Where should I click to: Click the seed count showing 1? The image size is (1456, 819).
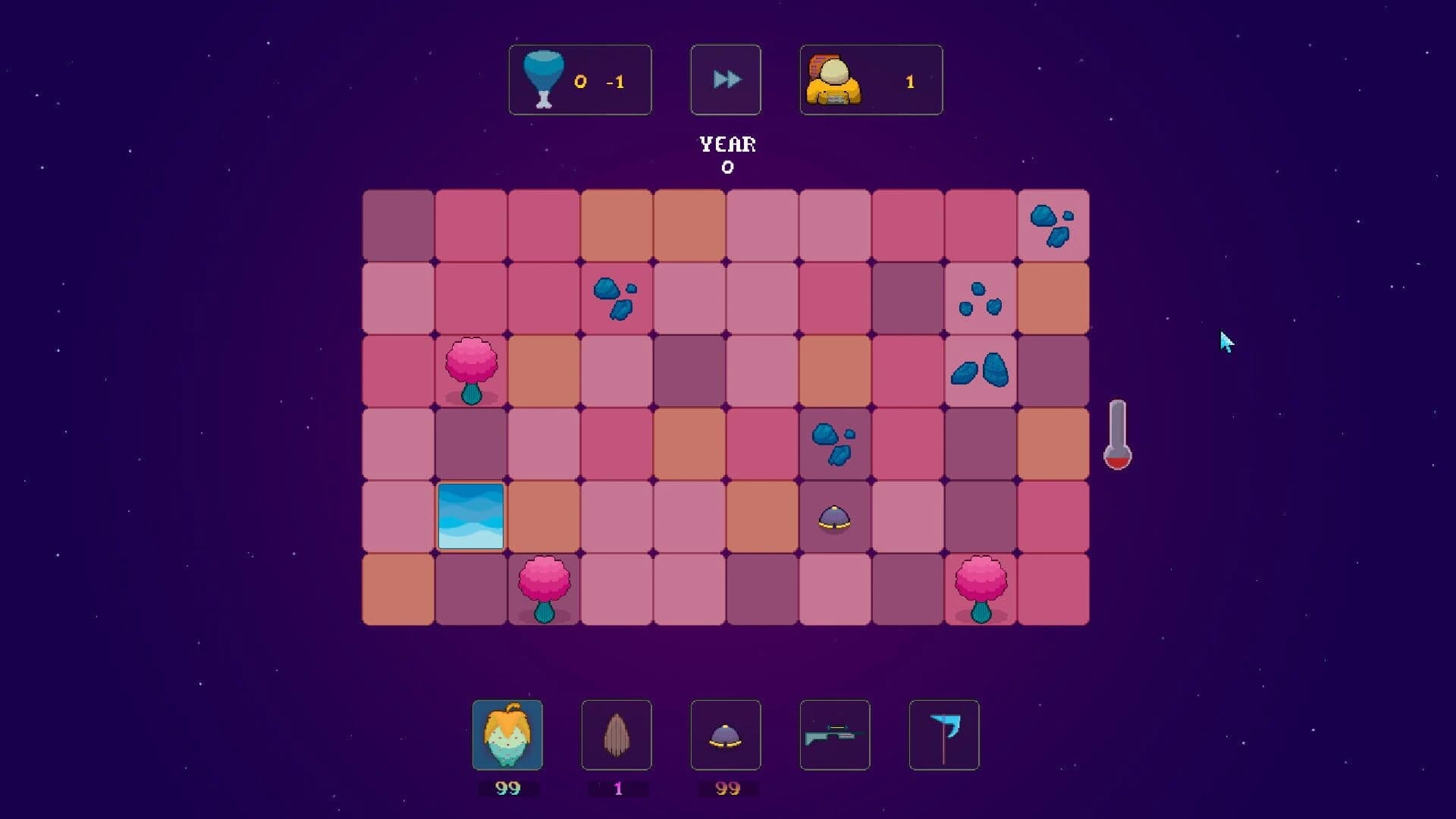[617, 788]
